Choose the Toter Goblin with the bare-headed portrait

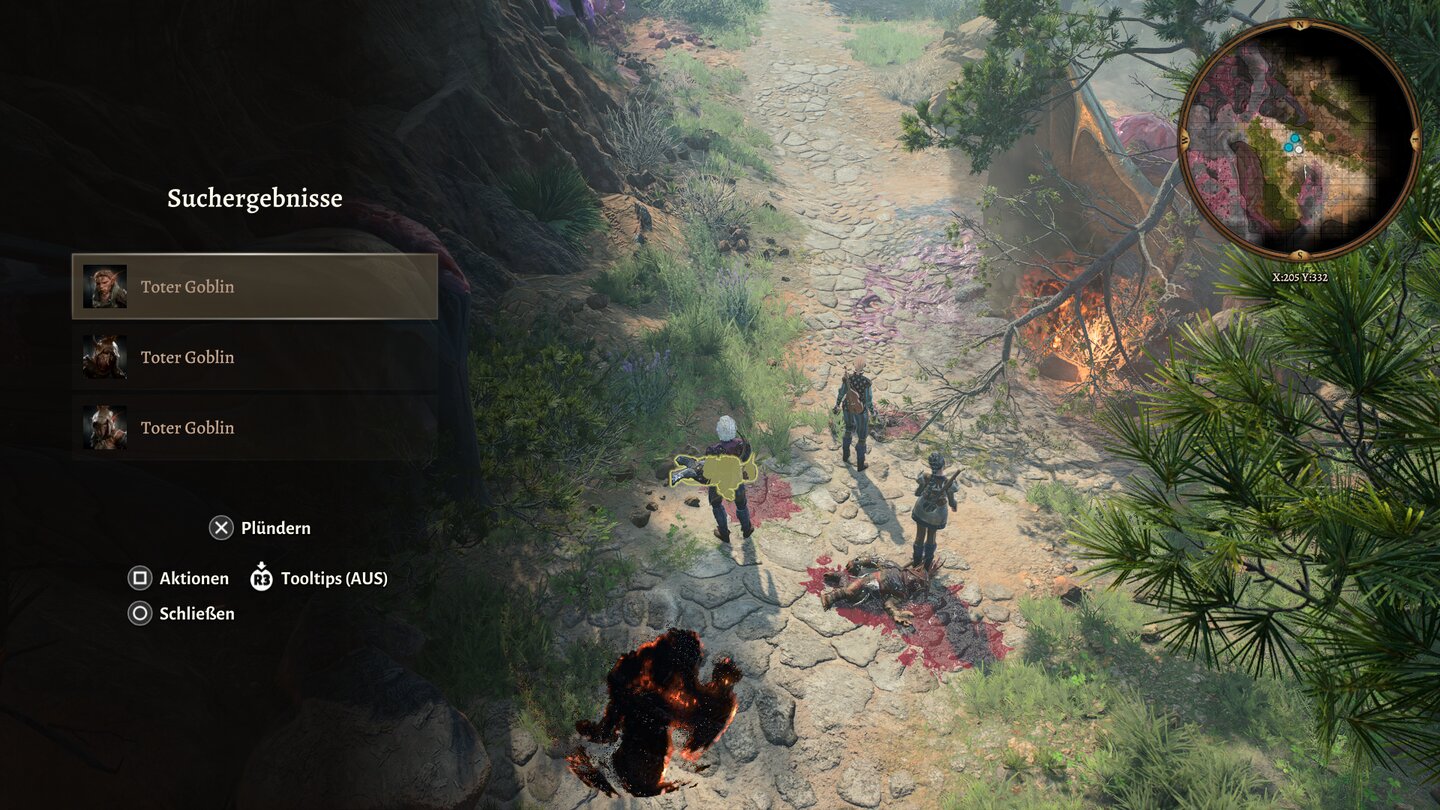point(255,427)
